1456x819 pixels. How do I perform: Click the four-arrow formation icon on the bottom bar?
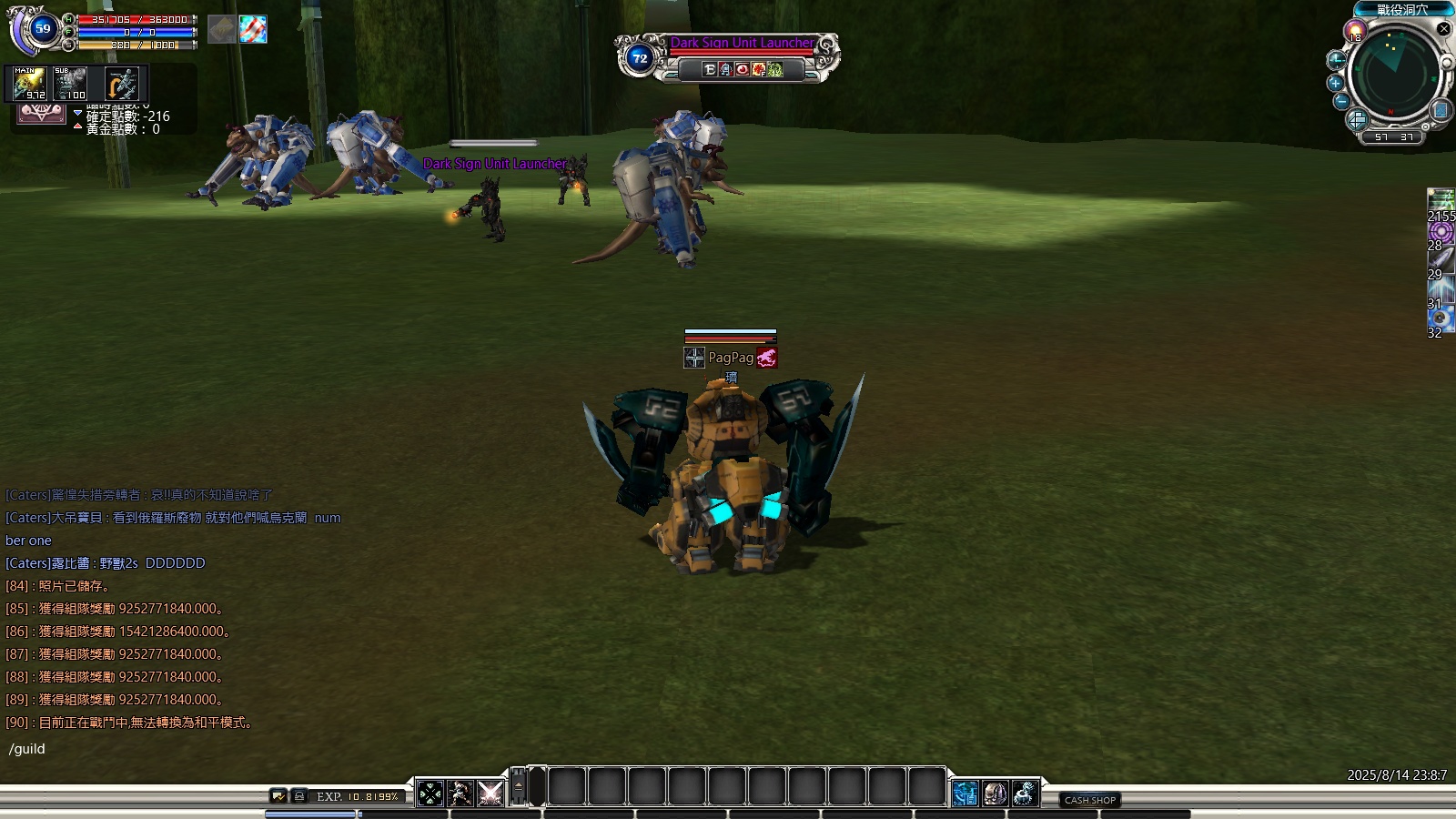[430, 794]
